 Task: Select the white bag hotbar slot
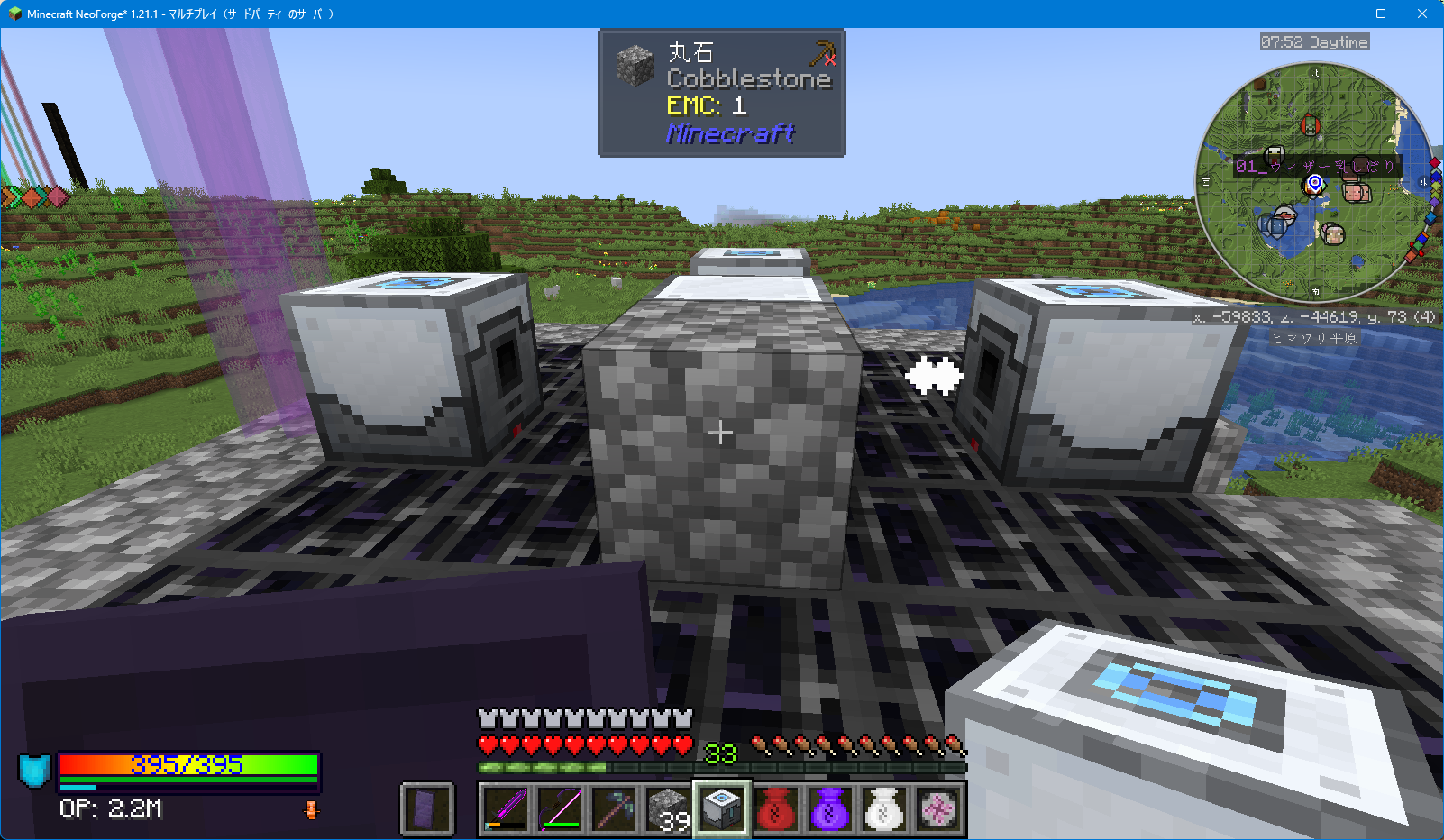pos(884,808)
